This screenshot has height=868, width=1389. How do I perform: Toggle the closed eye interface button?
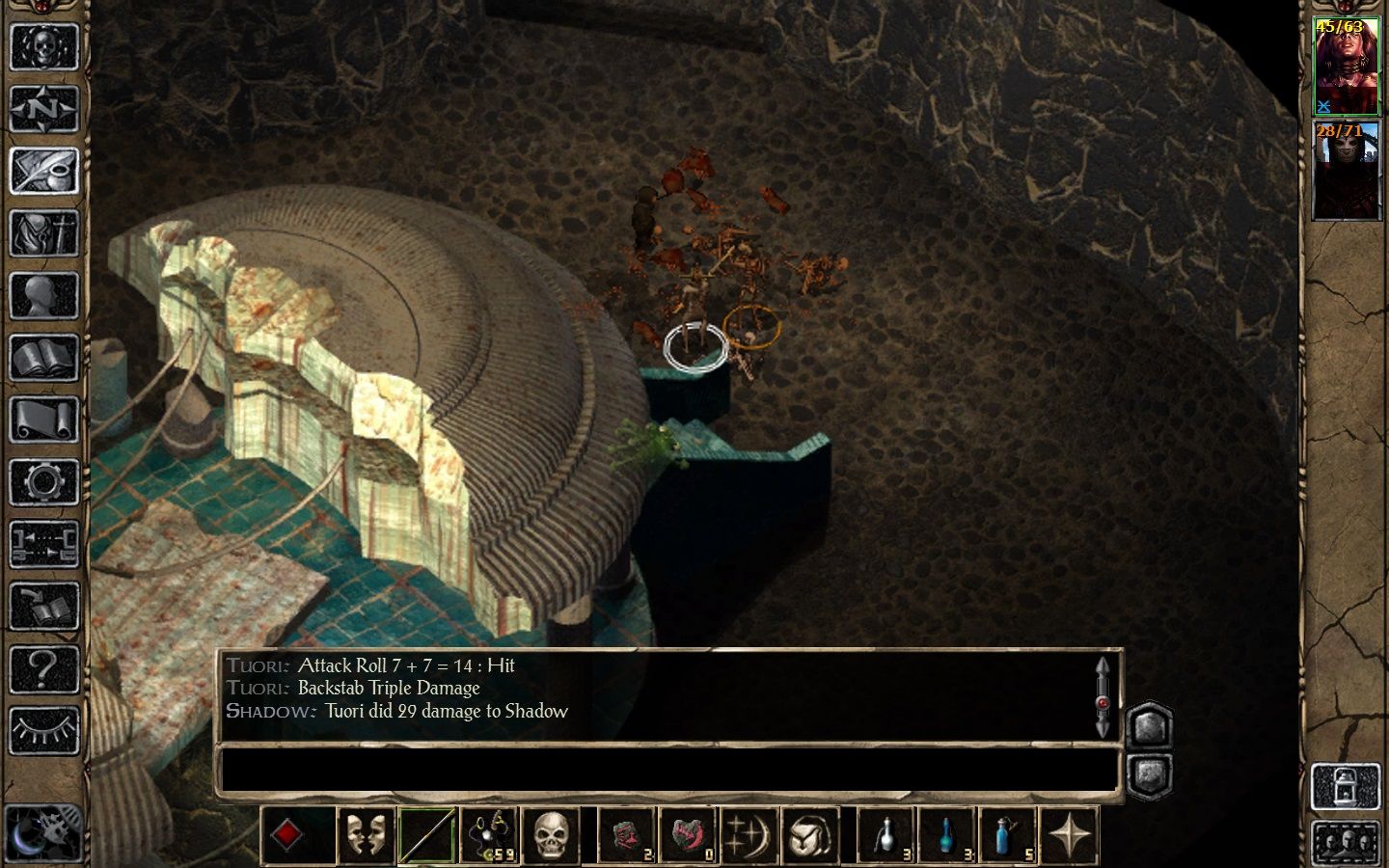pyautogui.click(x=43, y=730)
